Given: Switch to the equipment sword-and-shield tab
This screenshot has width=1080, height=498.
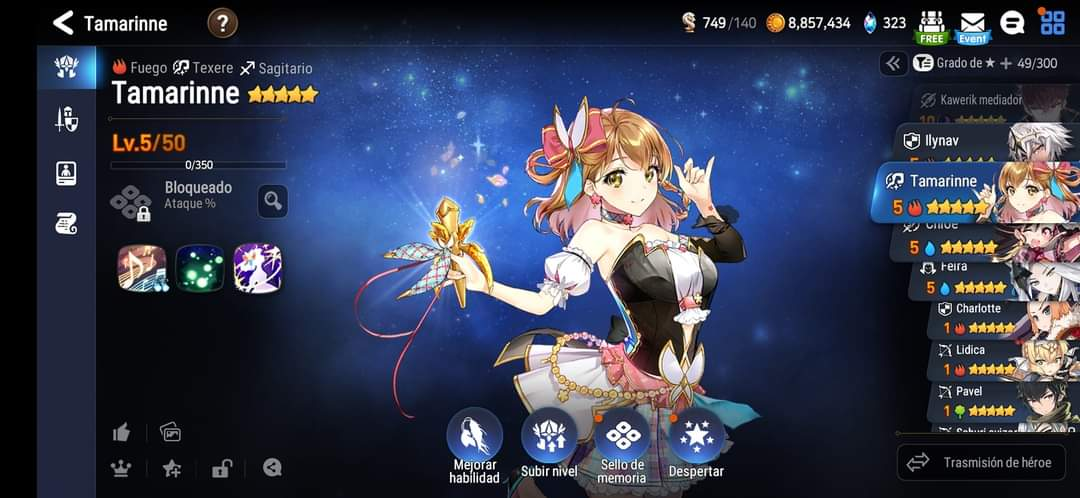Looking at the screenshot, I should click(x=66, y=119).
